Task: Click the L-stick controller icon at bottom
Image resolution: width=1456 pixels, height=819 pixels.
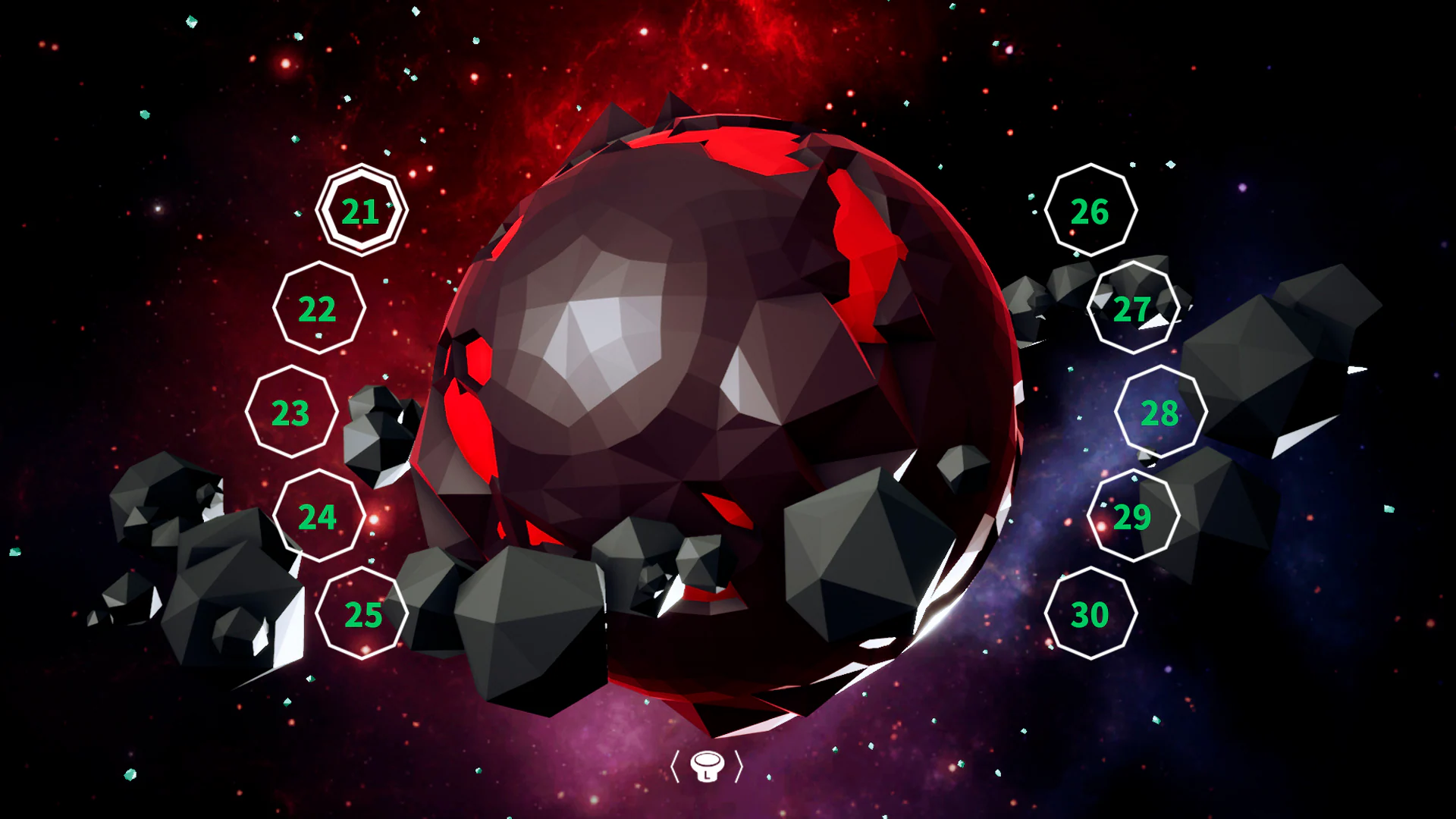Action: 708,767
